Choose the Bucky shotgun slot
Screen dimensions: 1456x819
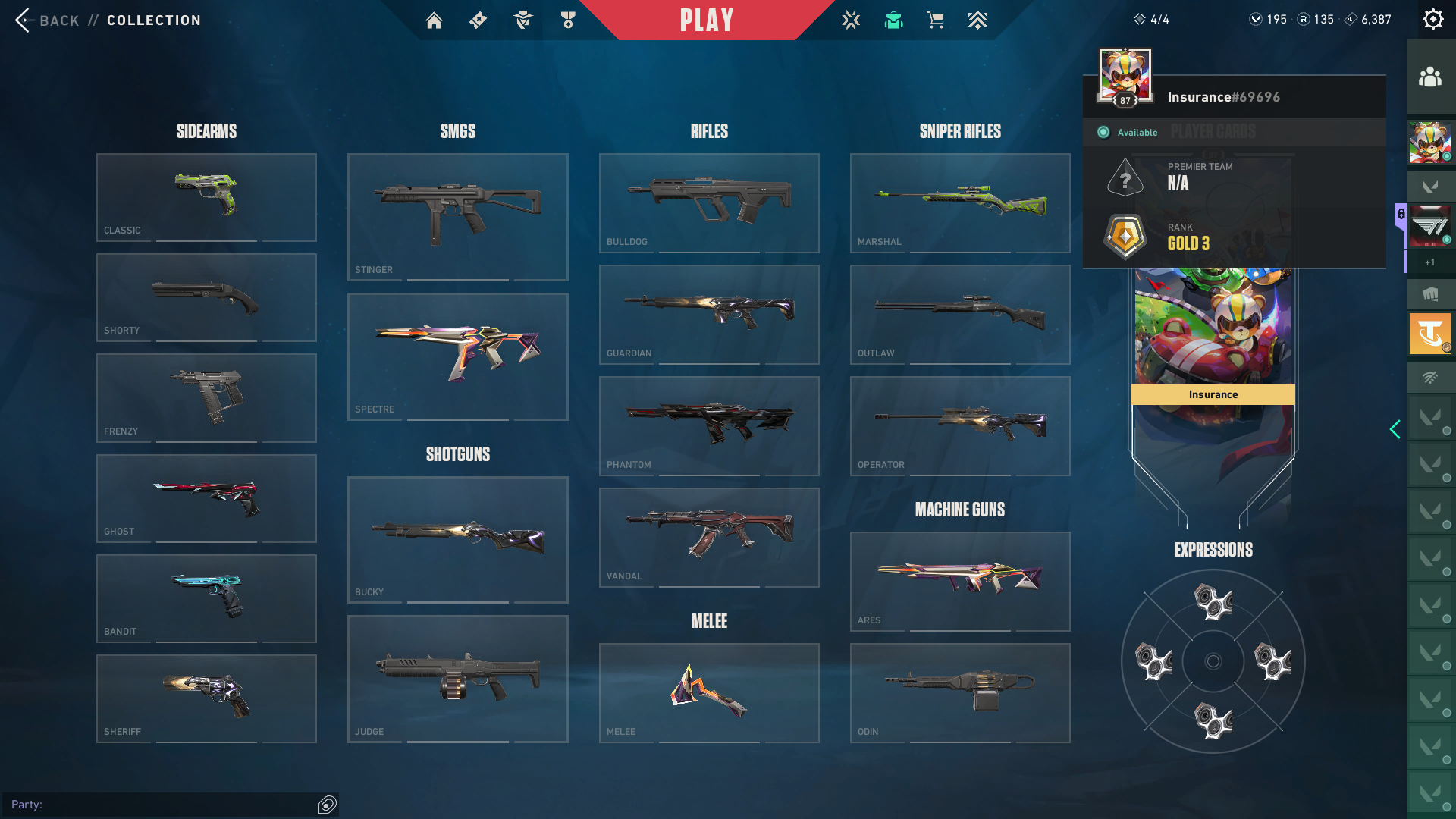tap(457, 539)
